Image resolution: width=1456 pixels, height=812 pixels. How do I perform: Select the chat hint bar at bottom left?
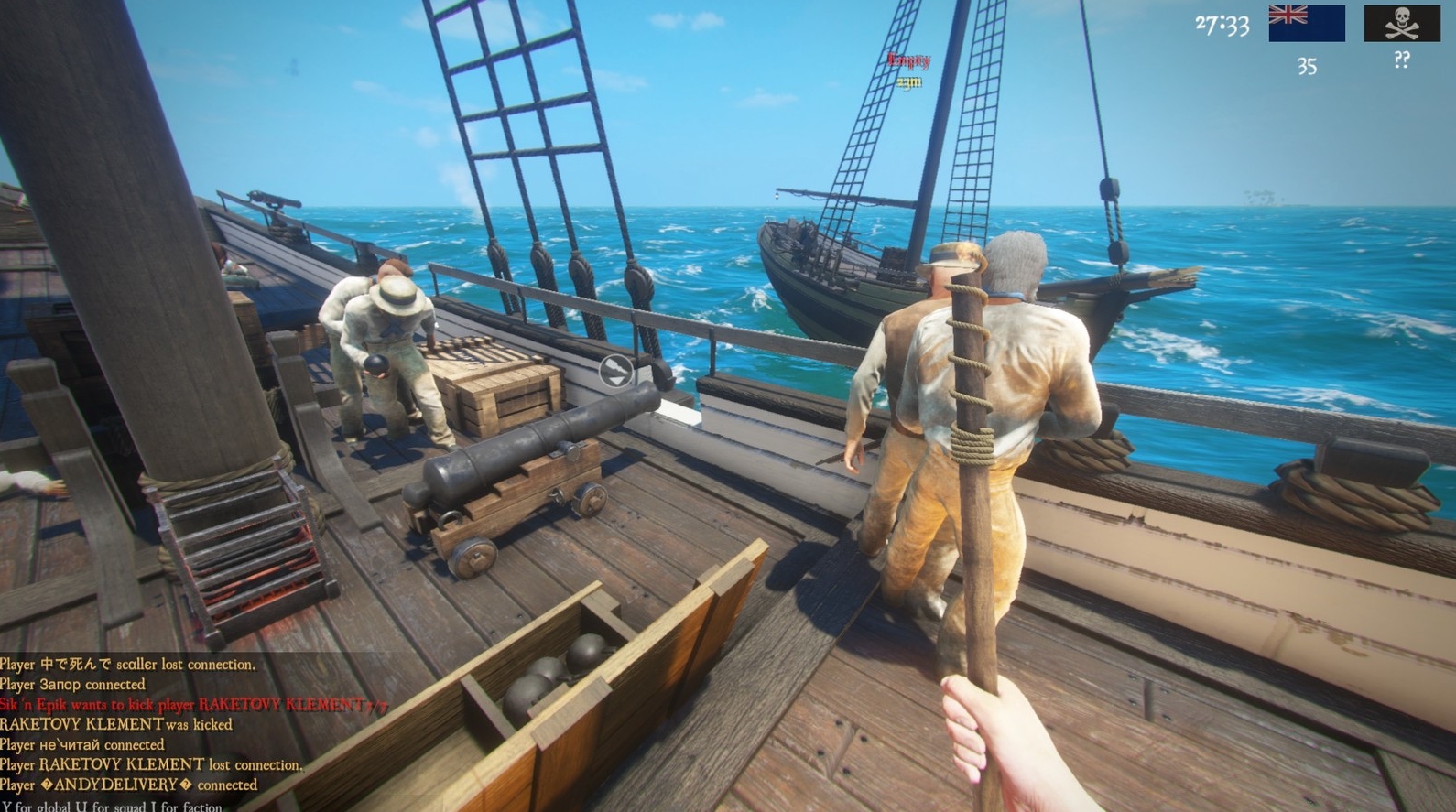click(x=110, y=806)
